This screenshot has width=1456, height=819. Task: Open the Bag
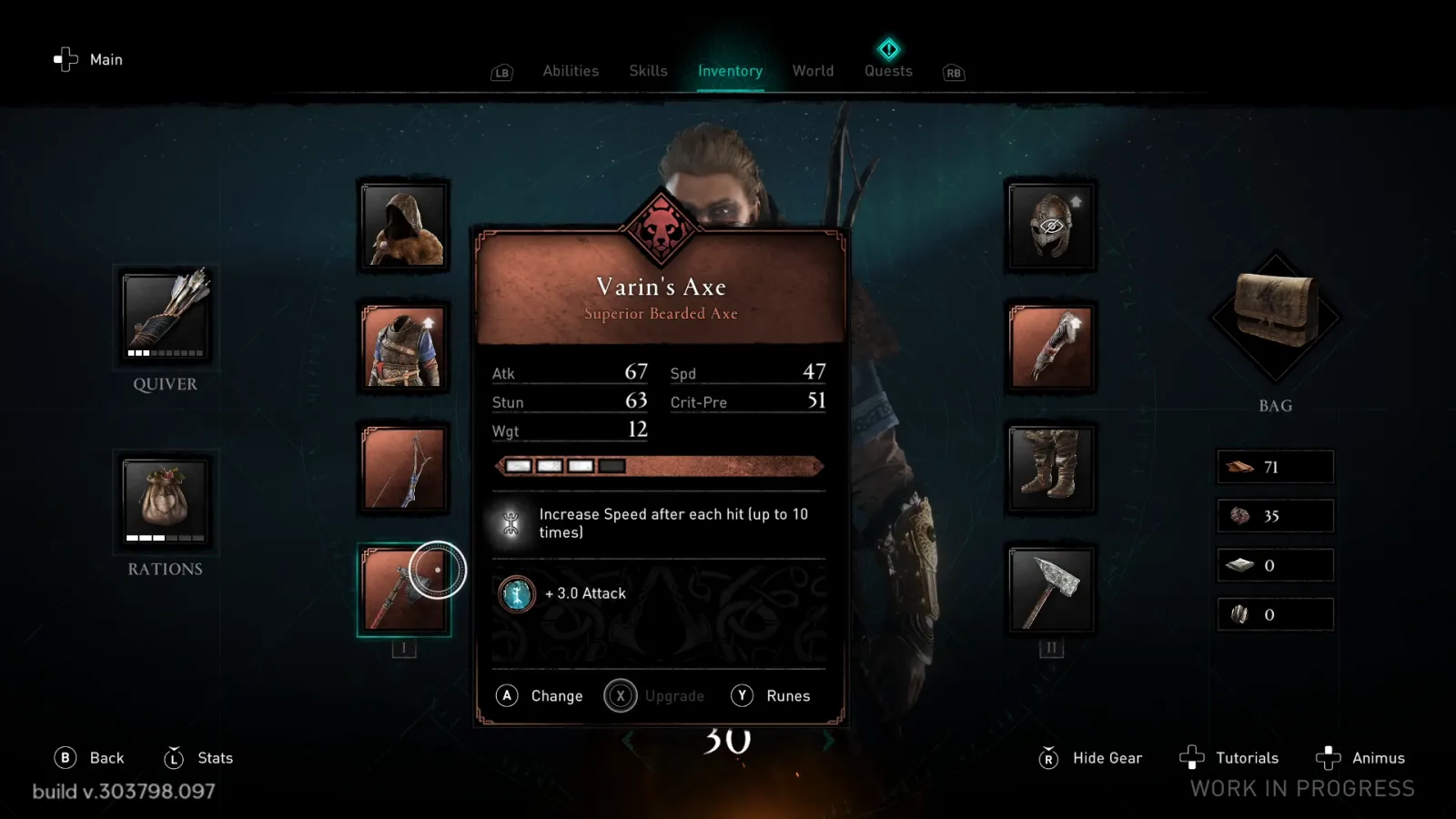pos(1275,316)
